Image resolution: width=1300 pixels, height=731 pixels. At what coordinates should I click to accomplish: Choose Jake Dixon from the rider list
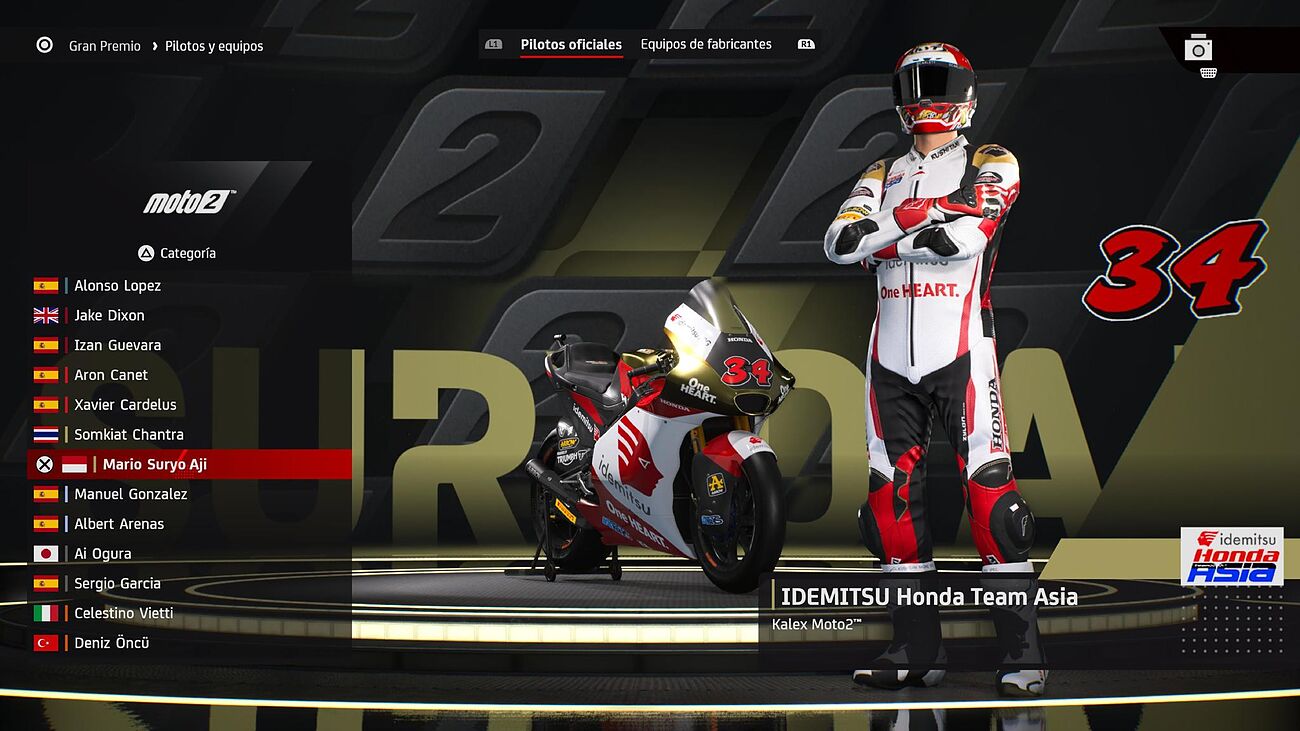[x=109, y=316]
